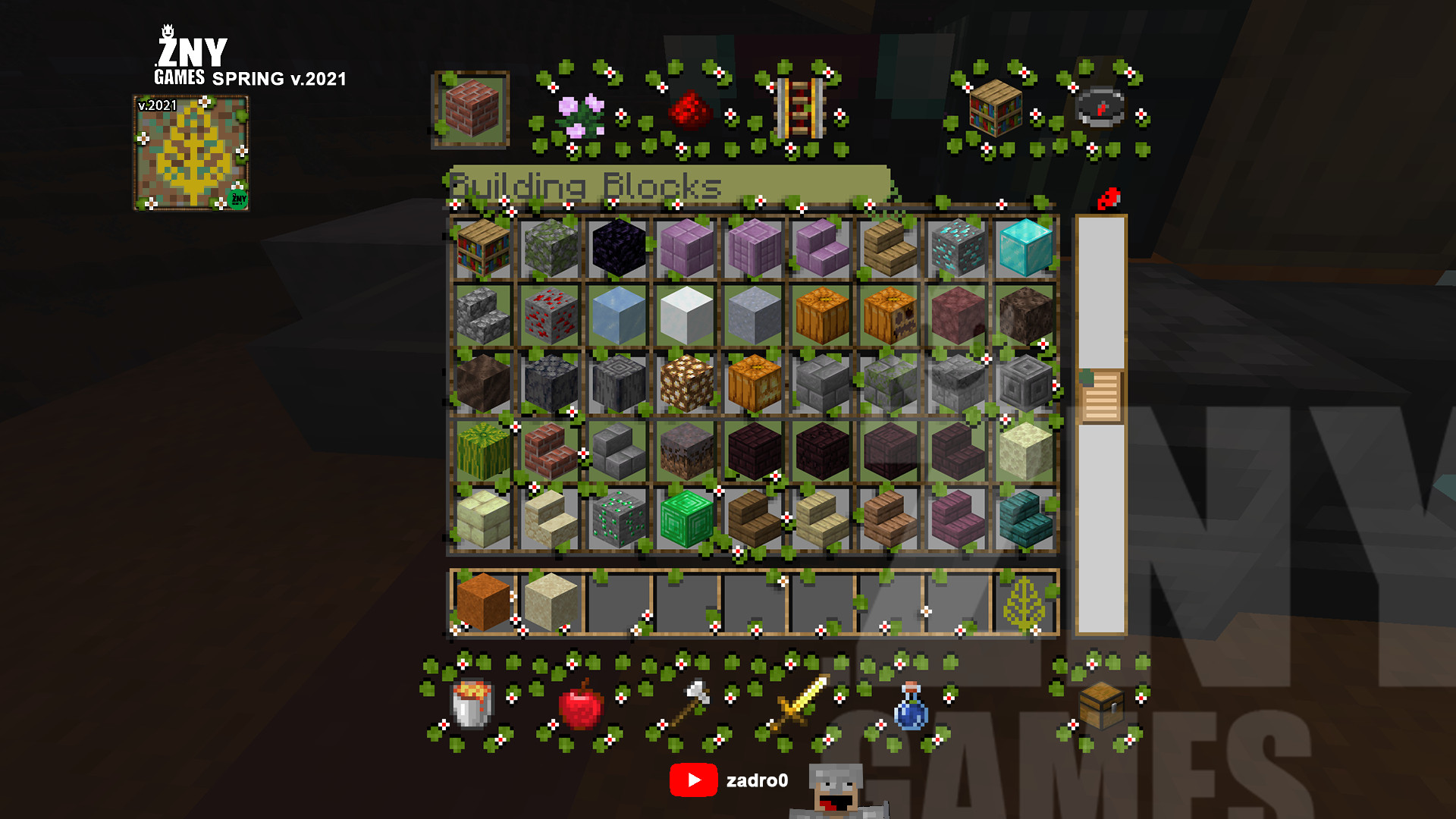1456x819 pixels.
Task: Open the Redstone dust tab
Action: [x=689, y=111]
